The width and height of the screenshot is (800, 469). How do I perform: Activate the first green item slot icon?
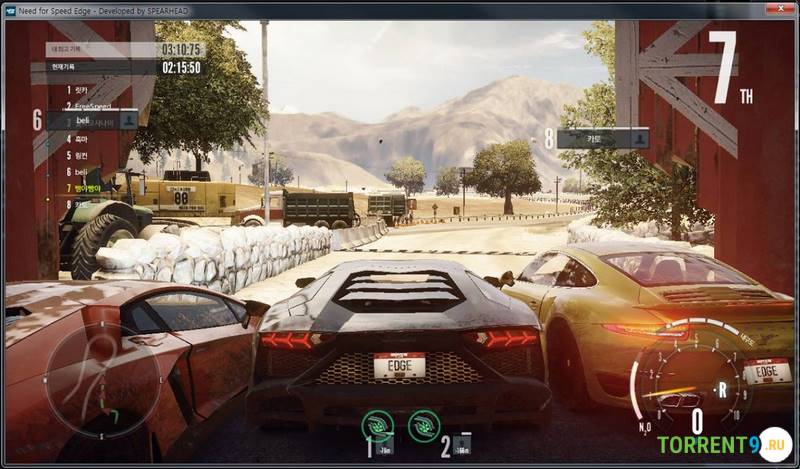(378, 425)
